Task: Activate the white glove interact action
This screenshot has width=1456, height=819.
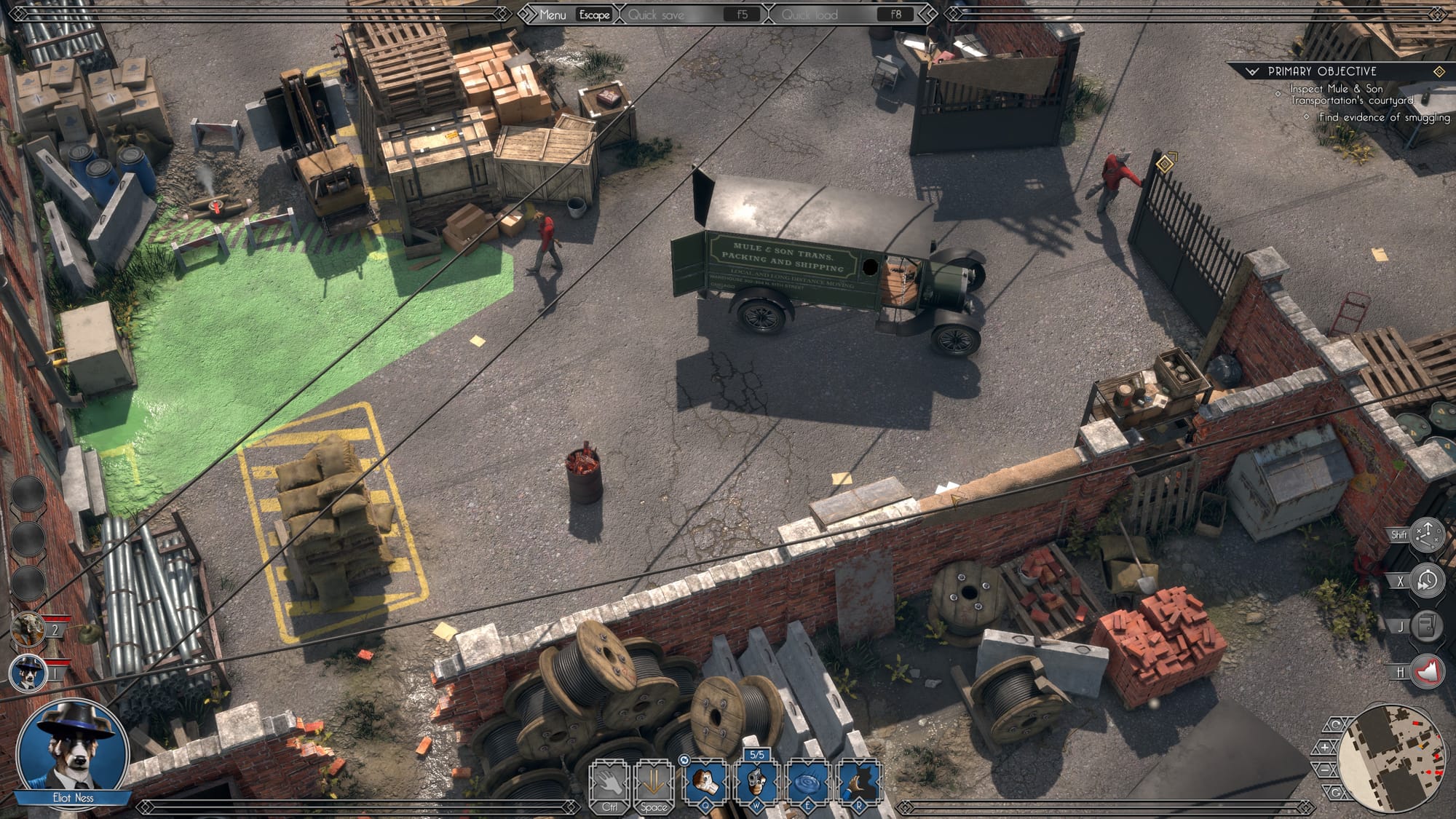Action: coord(609,782)
